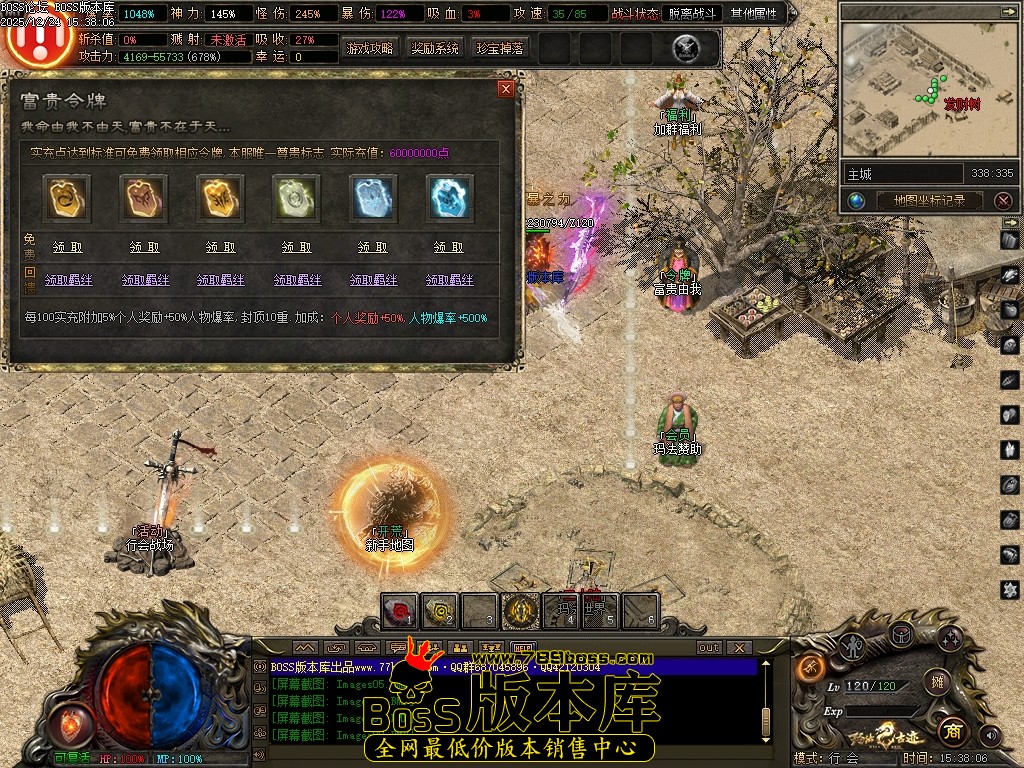Use the red item in hotbar slot 1
Image resolution: width=1024 pixels, height=768 pixels.
click(400, 610)
